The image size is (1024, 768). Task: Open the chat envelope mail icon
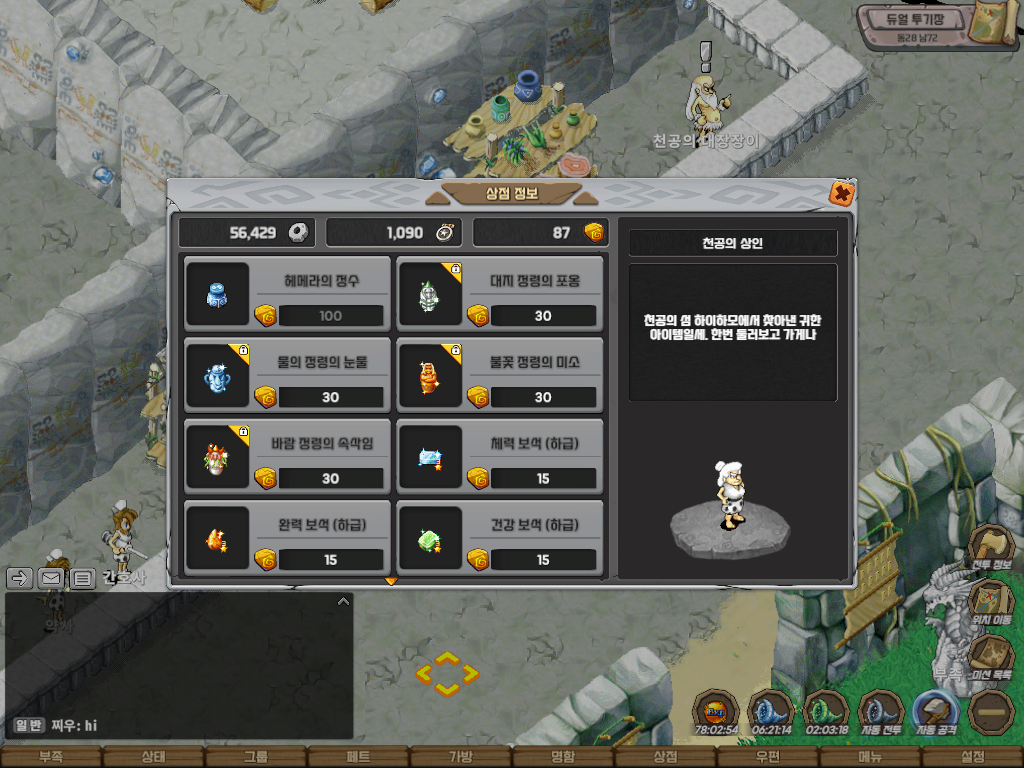click(x=51, y=577)
